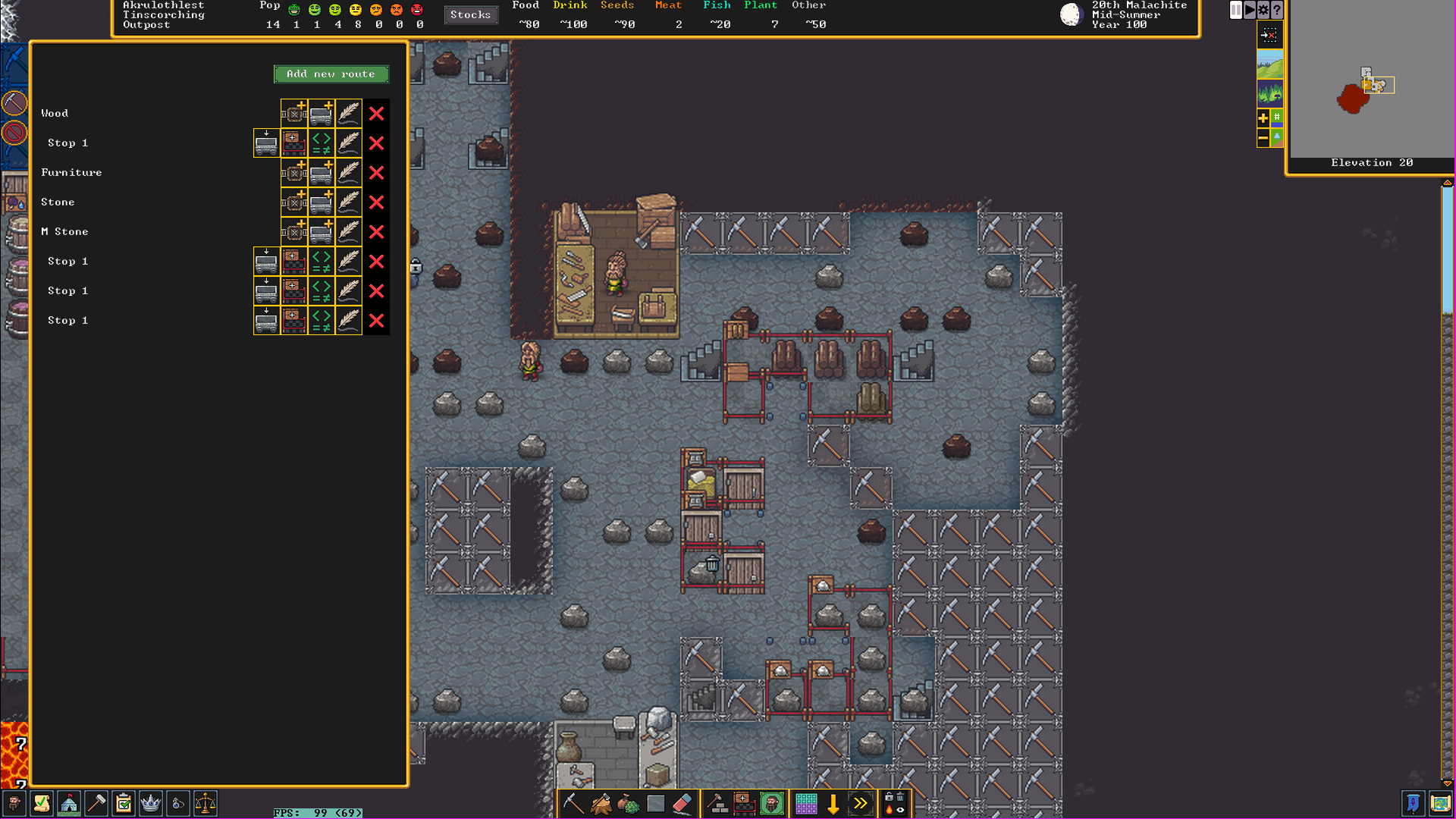
Task: Go up one elevation with plus button
Action: pos(1263,118)
